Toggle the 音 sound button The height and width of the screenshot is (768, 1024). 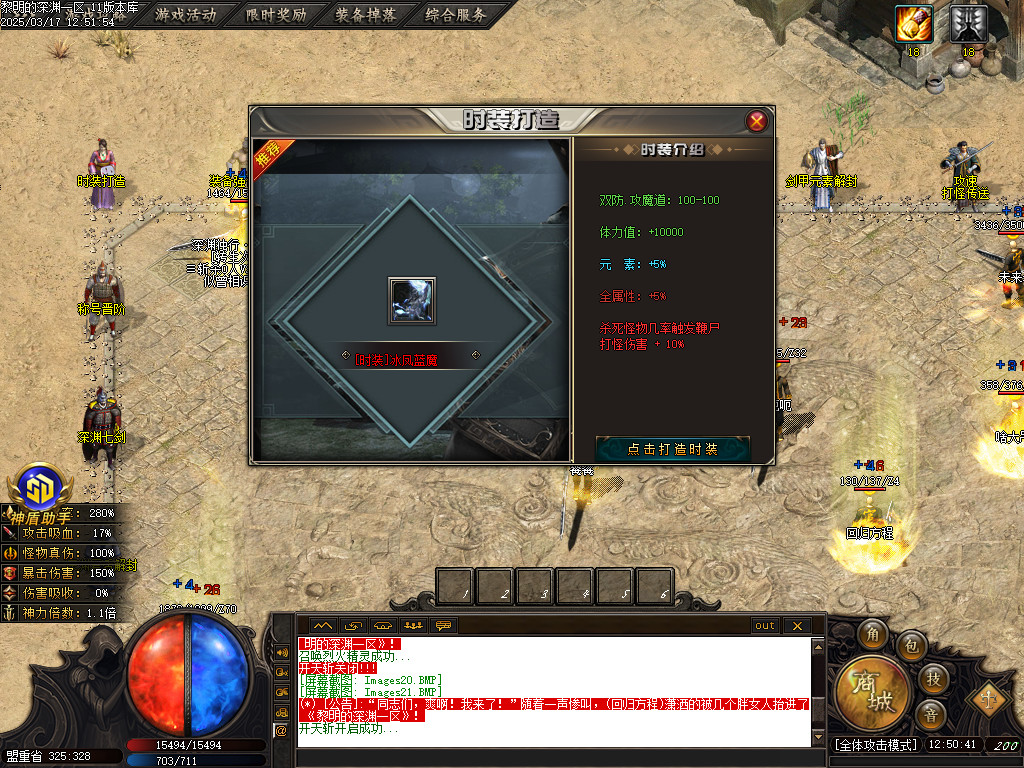click(x=930, y=715)
